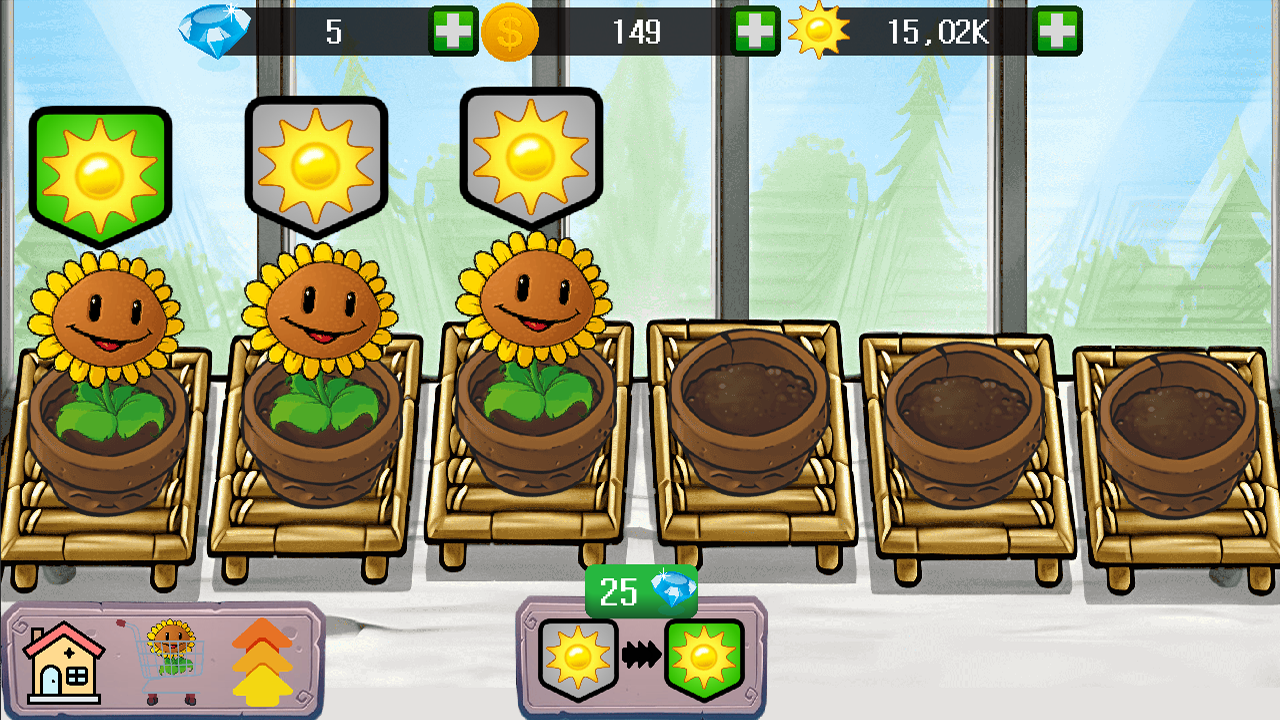1280x720 pixels.
Task: Click the gold dollar coin icon
Action: [512, 31]
